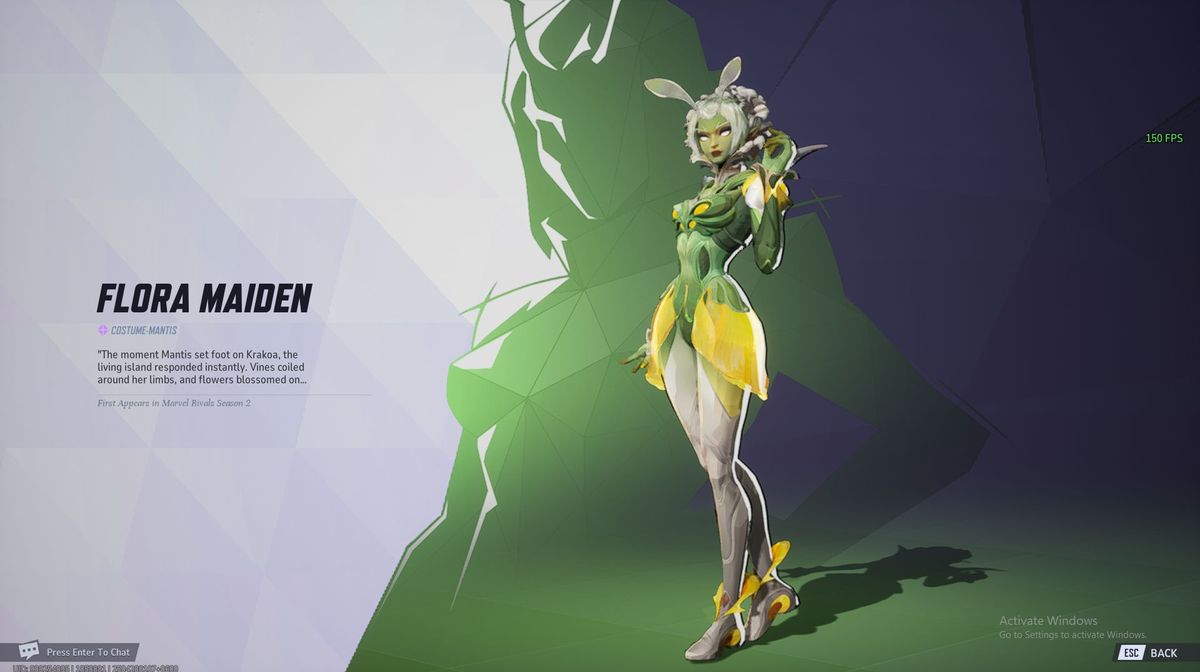Open the chat speech bubble icon
Screen dimensions: 1200x672
pos(29,651)
